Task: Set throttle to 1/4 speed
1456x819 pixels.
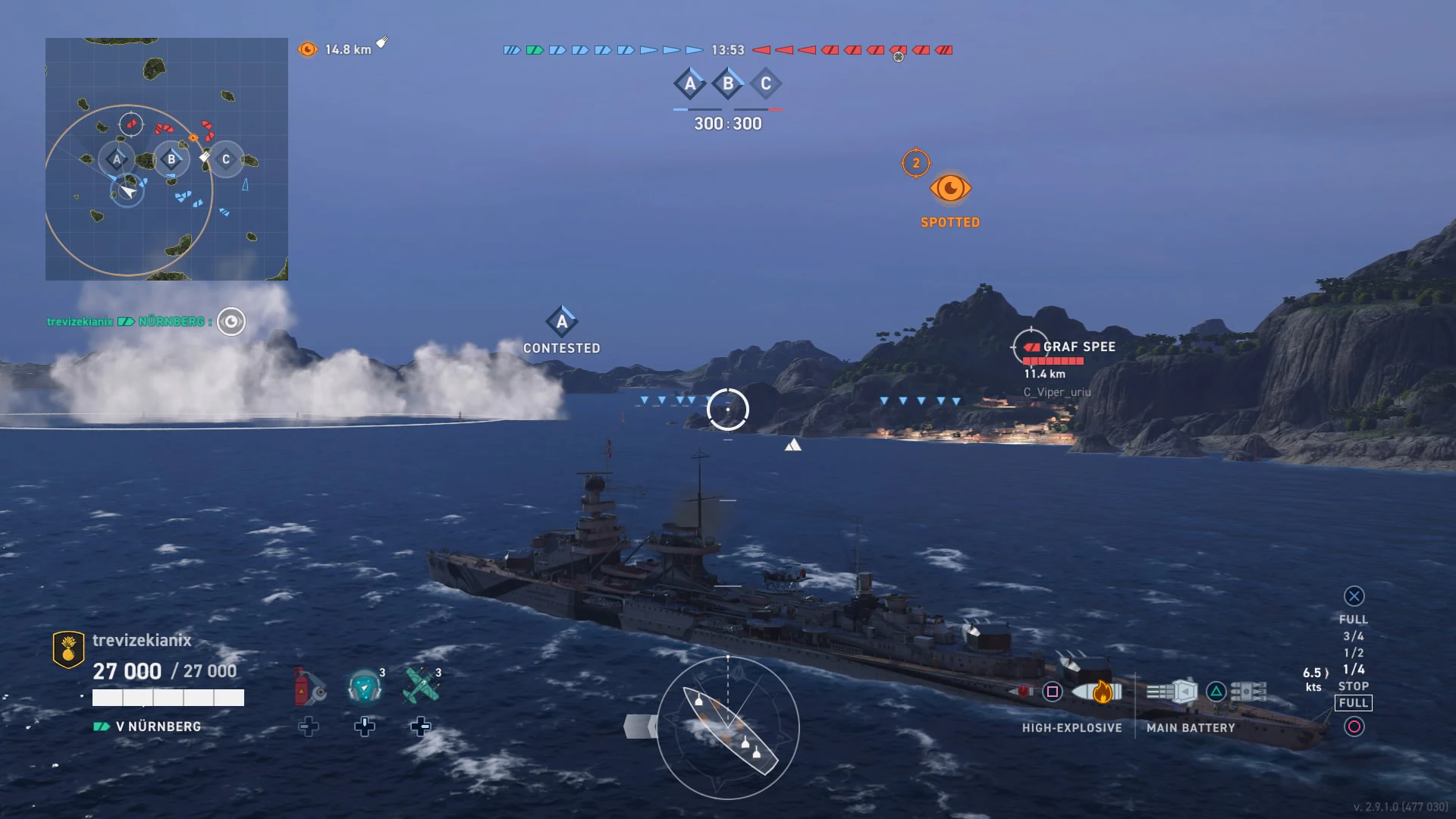Action: pyautogui.click(x=1354, y=670)
